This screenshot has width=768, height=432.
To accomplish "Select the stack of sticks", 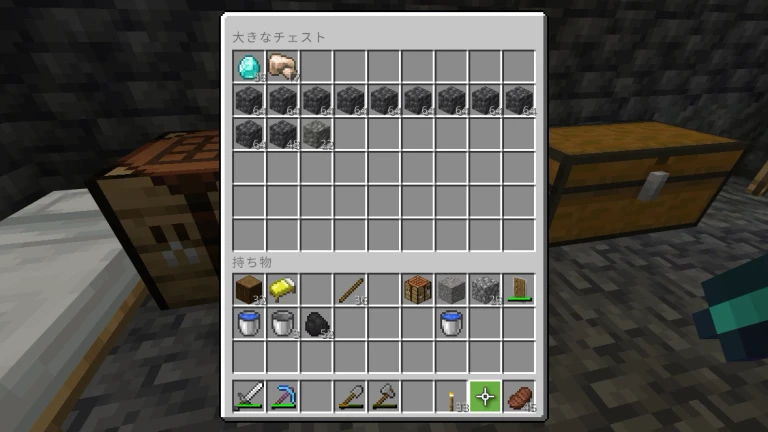I will point(350,290).
